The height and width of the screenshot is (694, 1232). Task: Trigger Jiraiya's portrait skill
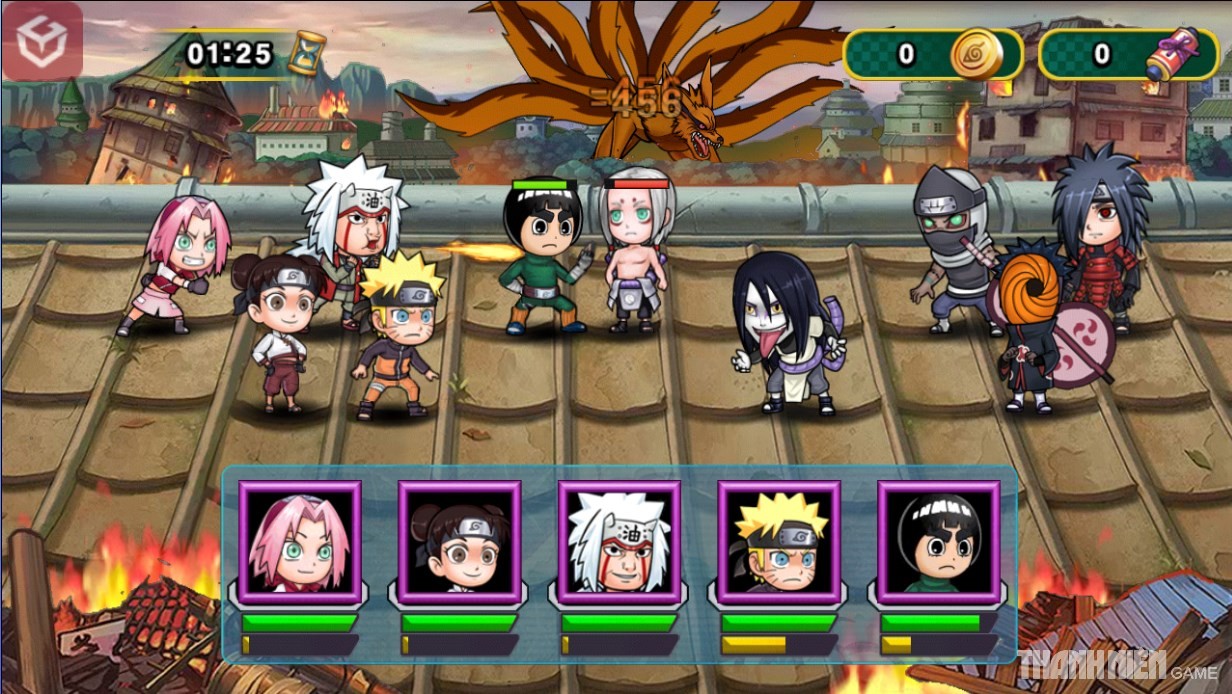619,542
